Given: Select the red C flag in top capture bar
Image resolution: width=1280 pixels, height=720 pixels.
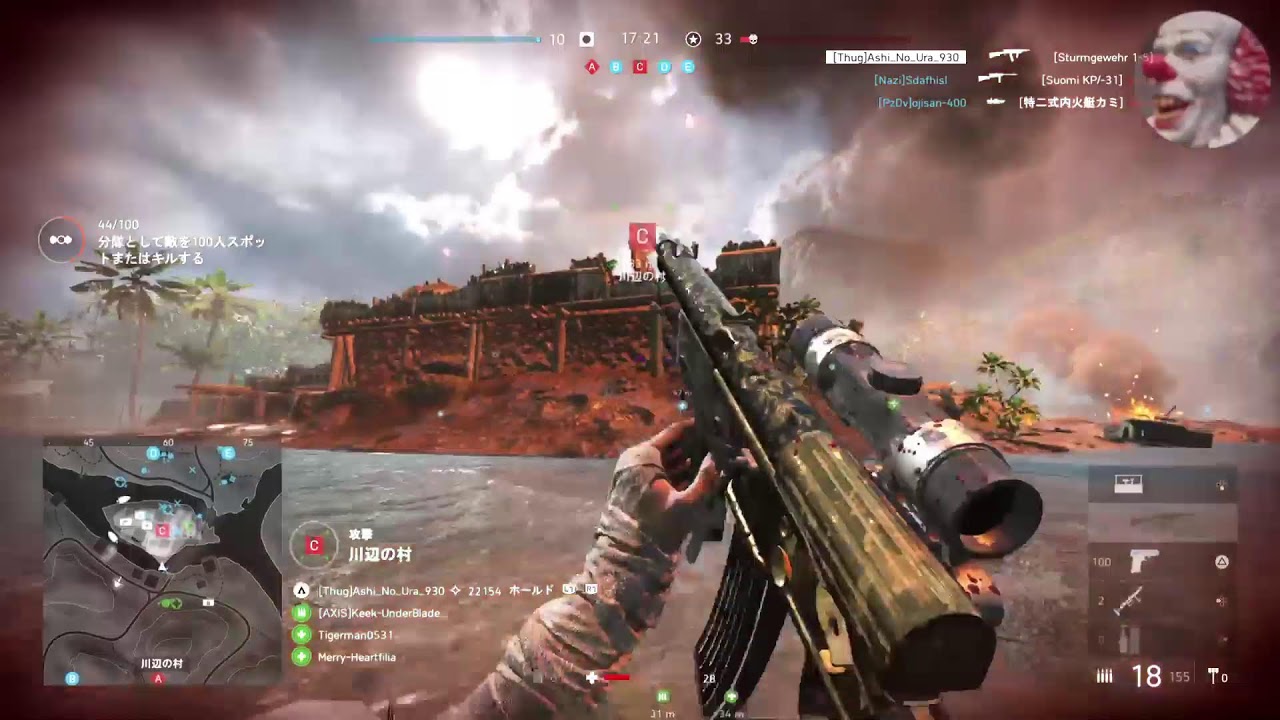Looking at the screenshot, I should [640, 67].
